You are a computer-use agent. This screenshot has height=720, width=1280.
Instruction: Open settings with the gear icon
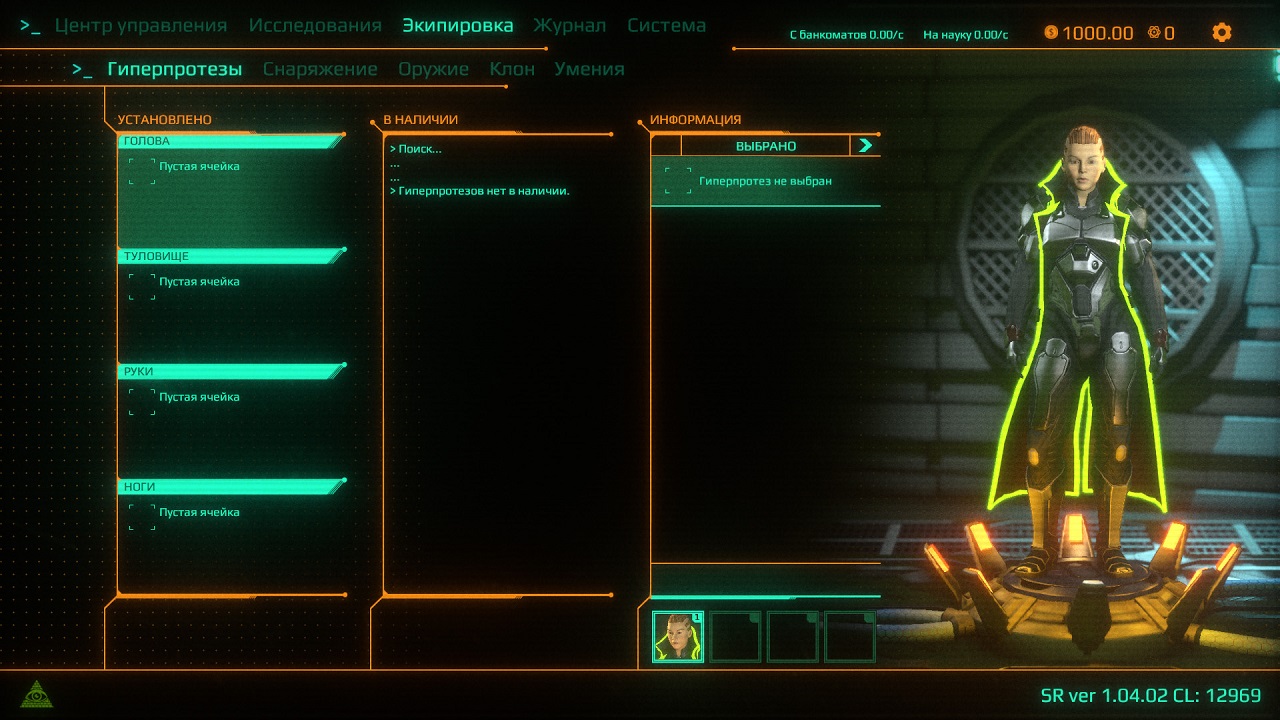click(x=1221, y=32)
